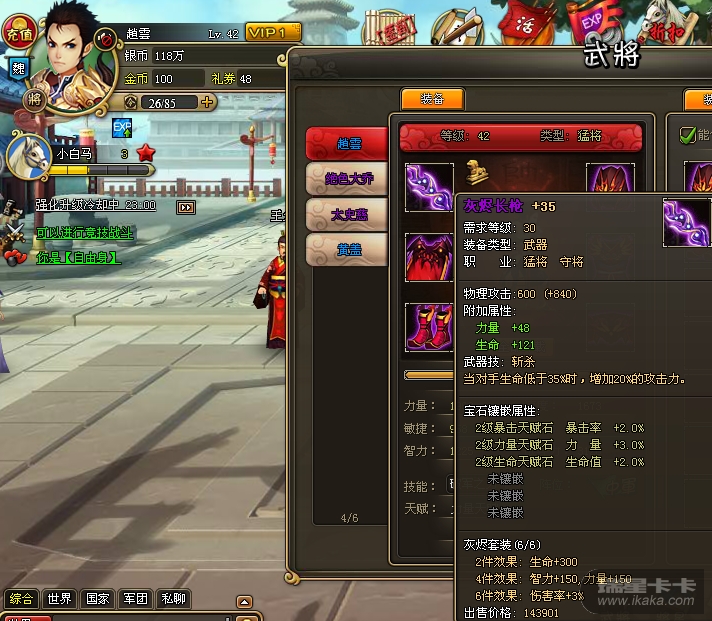712x621 pixels.
Task: Click the 可以进行竞技战斗 arena link
Action: pos(84,232)
